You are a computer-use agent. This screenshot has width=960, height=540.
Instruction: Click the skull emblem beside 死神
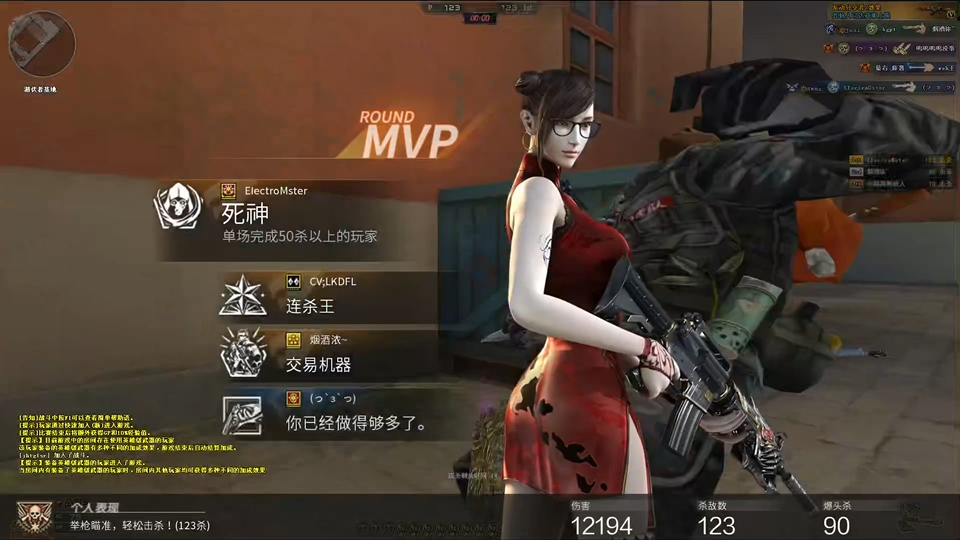[x=177, y=207]
